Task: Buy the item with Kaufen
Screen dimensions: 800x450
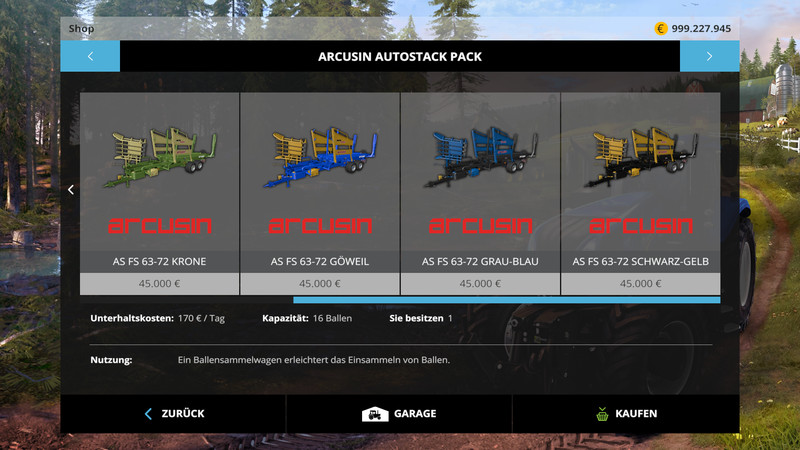Action: pyautogui.click(x=626, y=413)
